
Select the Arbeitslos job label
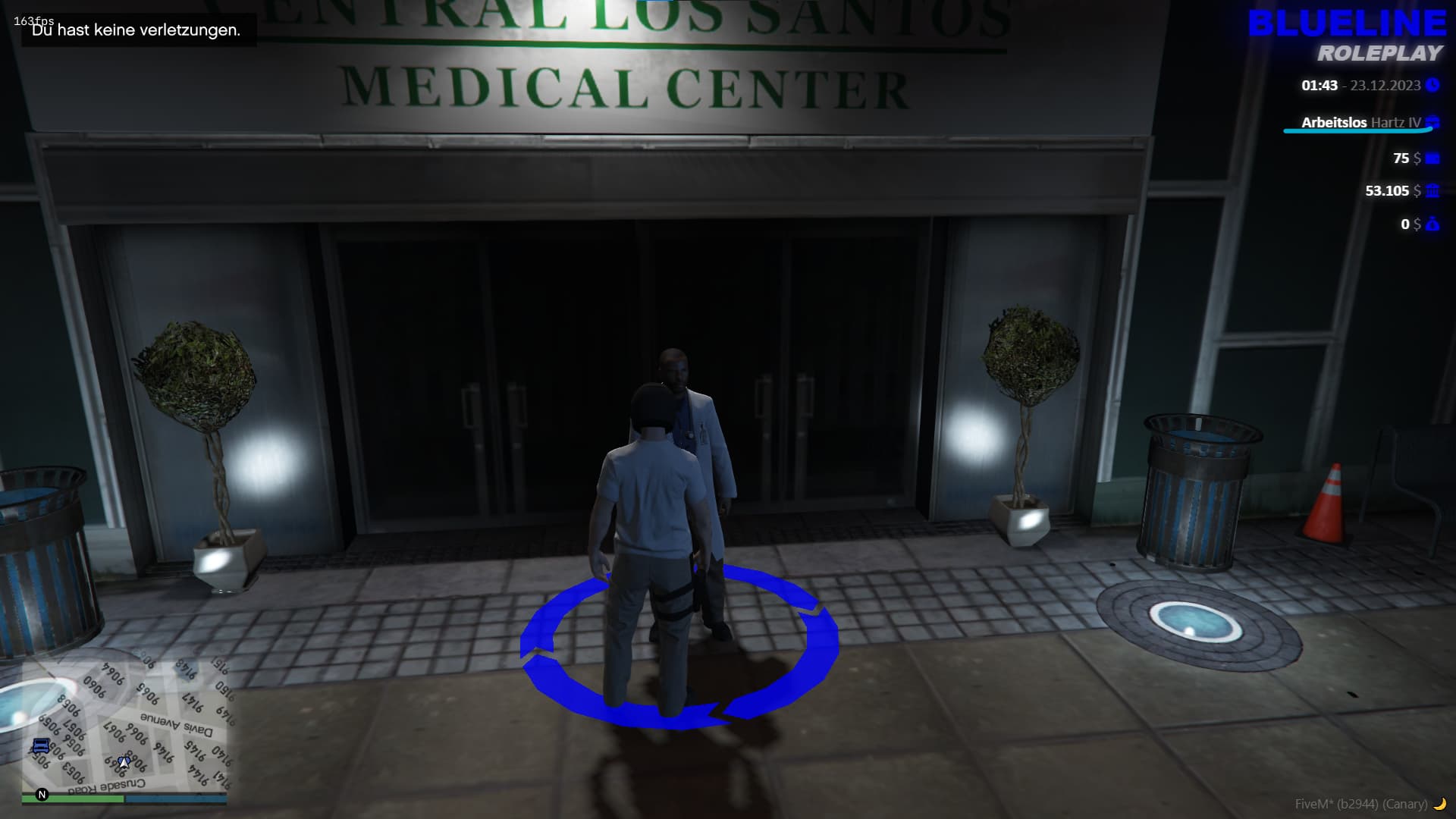(x=1333, y=122)
